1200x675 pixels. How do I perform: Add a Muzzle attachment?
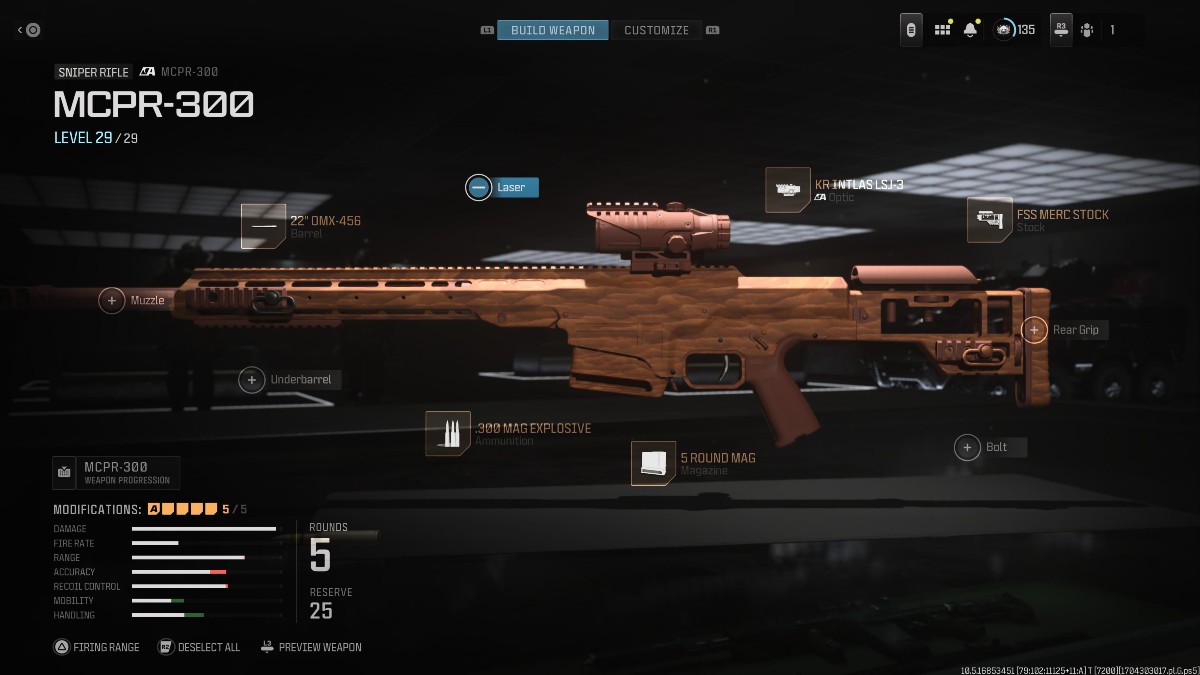click(113, 300)
